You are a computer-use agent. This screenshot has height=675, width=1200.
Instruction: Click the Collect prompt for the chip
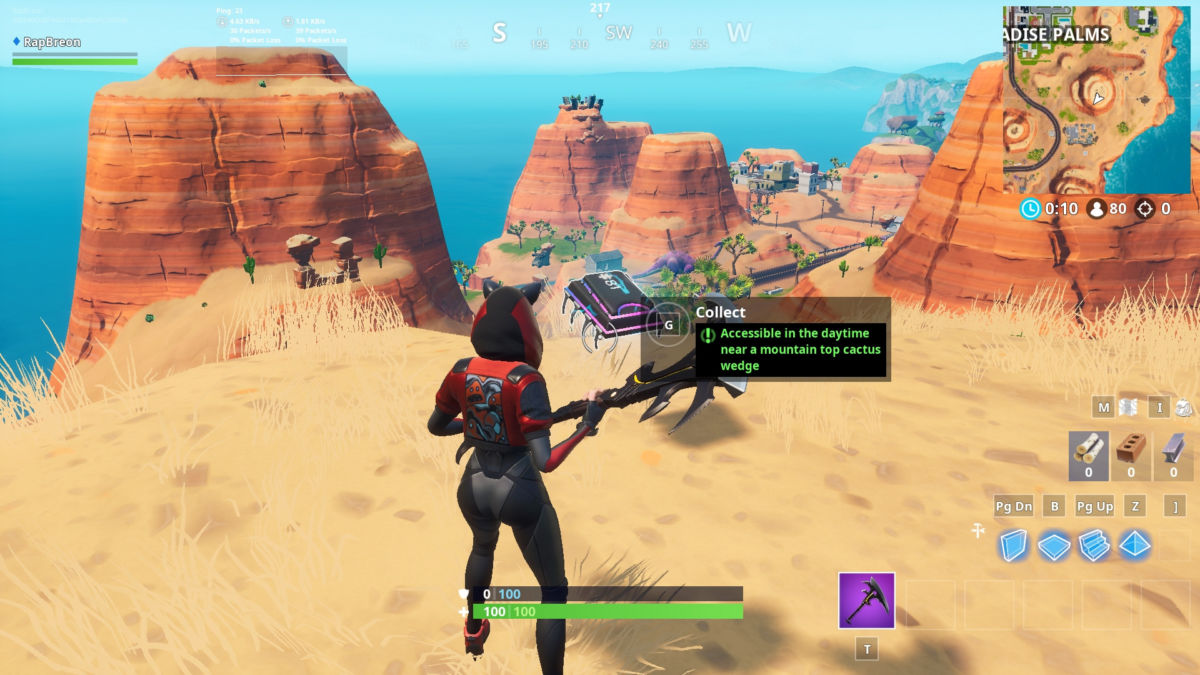(669, 325)
